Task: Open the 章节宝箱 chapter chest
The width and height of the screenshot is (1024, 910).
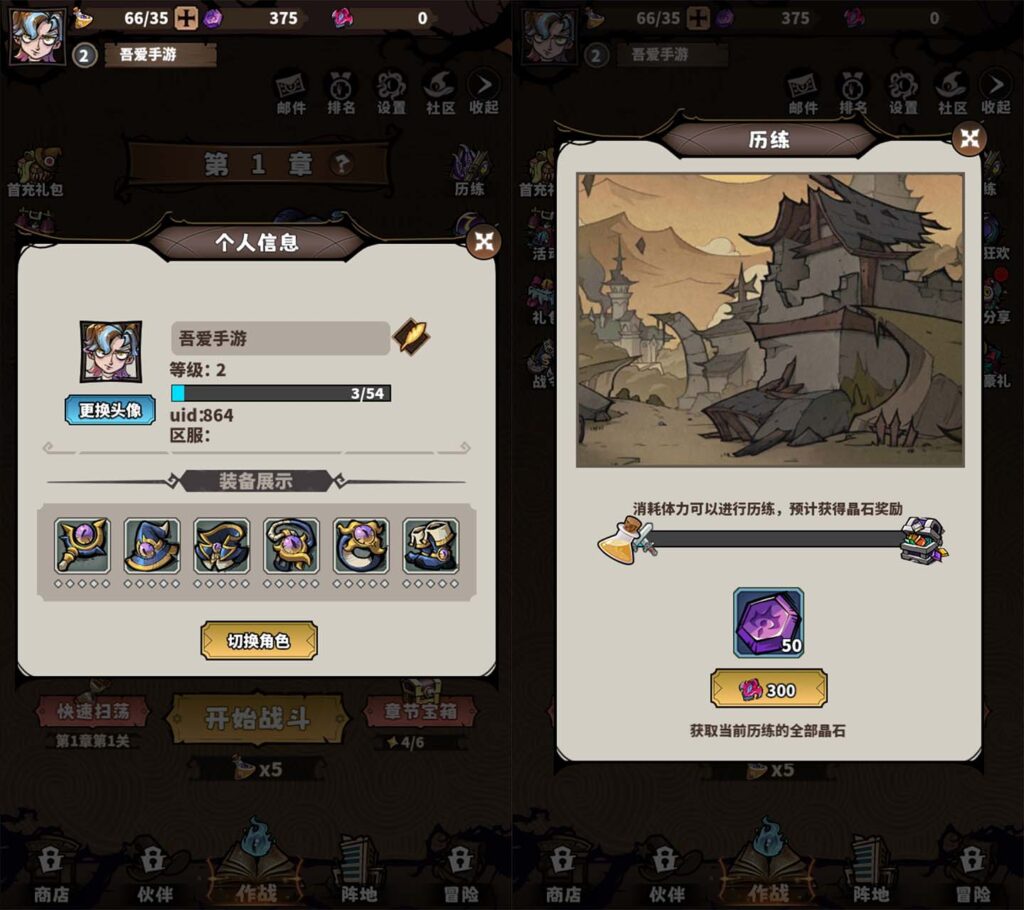Action: 419,712
